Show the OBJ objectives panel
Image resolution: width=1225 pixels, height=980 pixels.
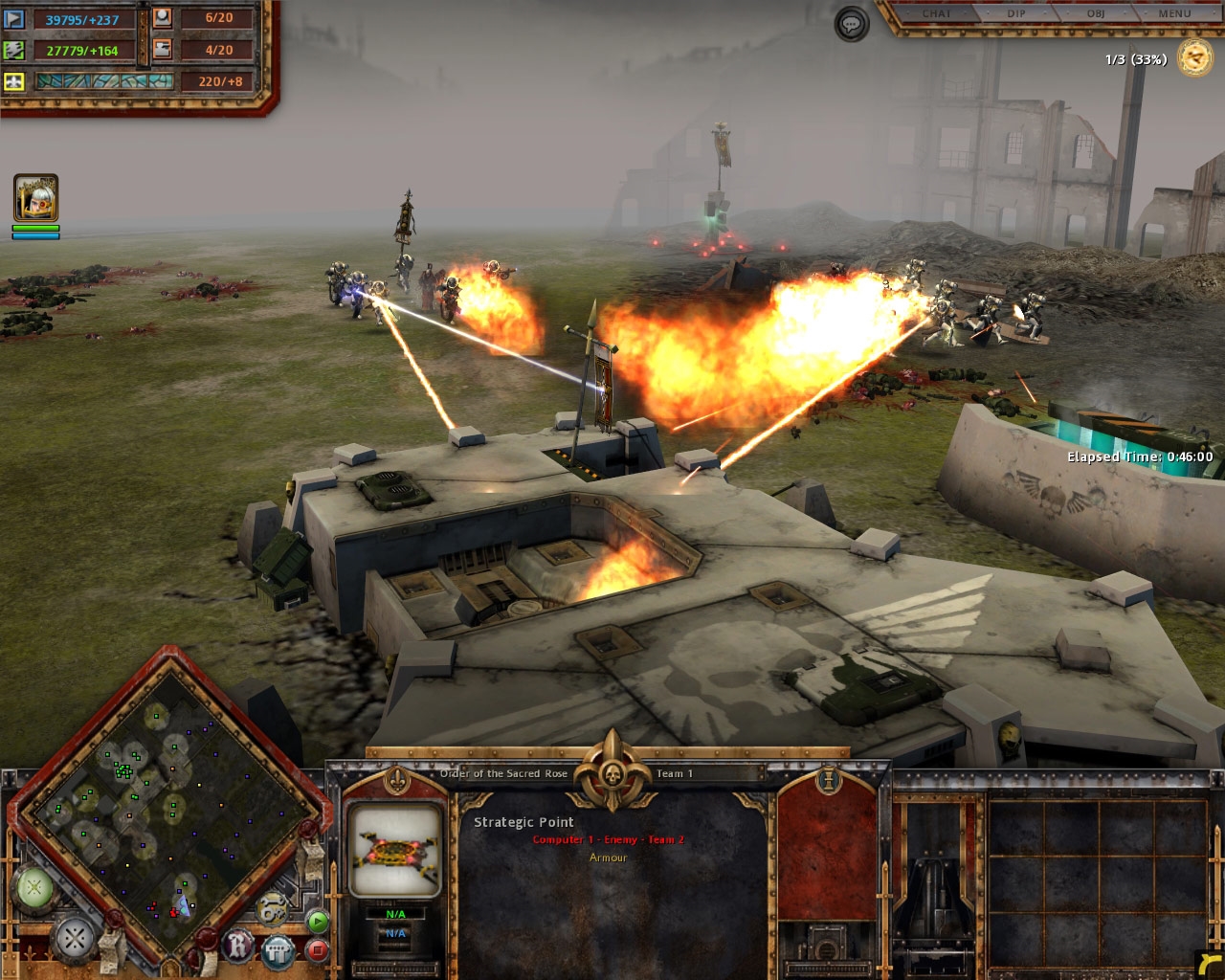(1095, 13)
